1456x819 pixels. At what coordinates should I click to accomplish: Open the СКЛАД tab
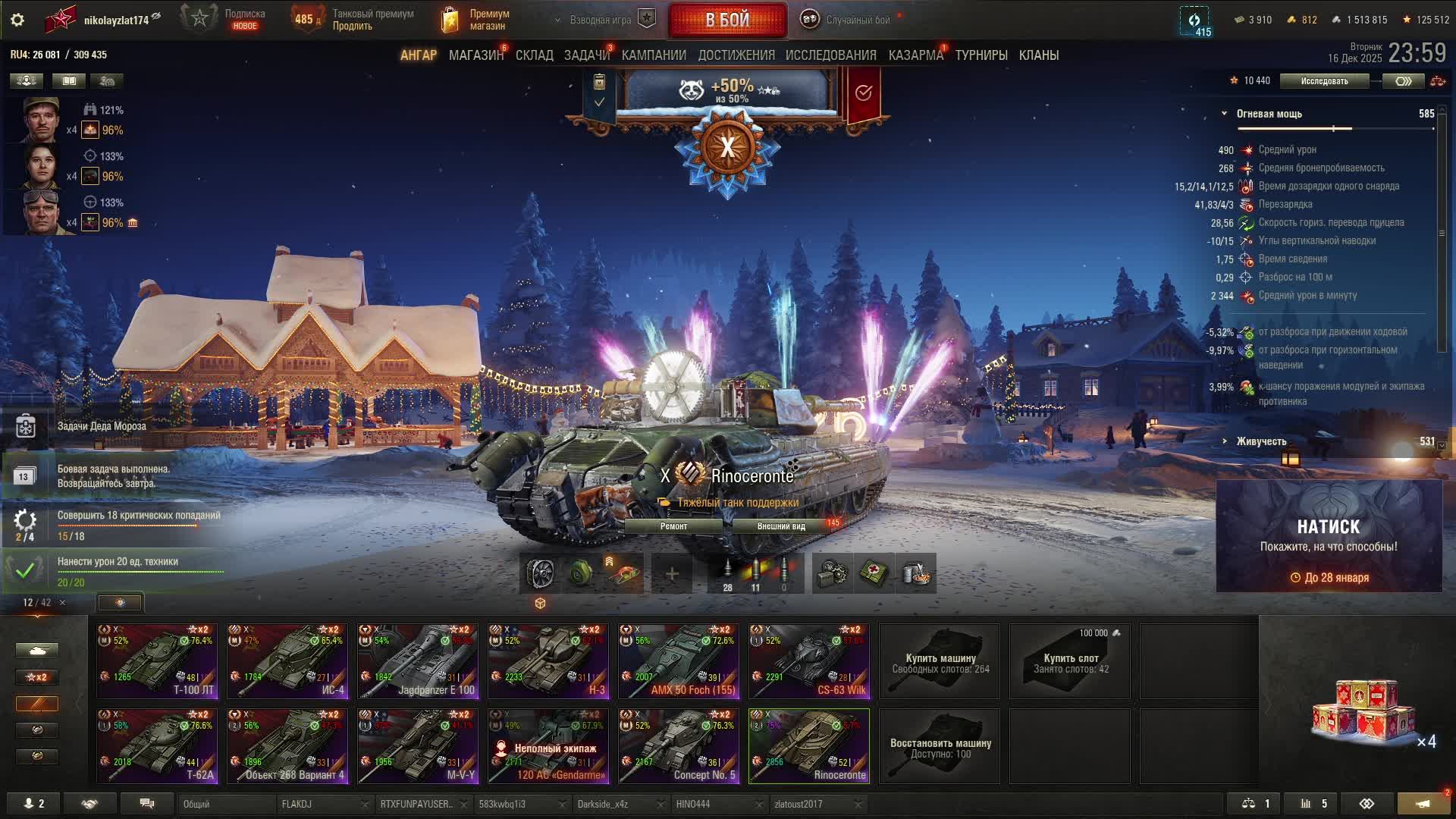coord(534,55)
